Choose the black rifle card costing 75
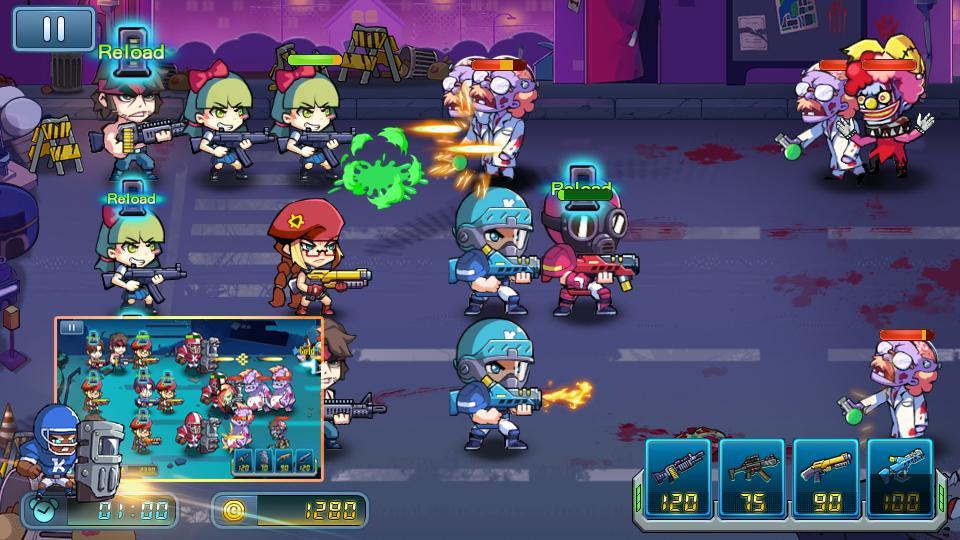The width and height of the screenshot is (960, 540). coord(753,477)
